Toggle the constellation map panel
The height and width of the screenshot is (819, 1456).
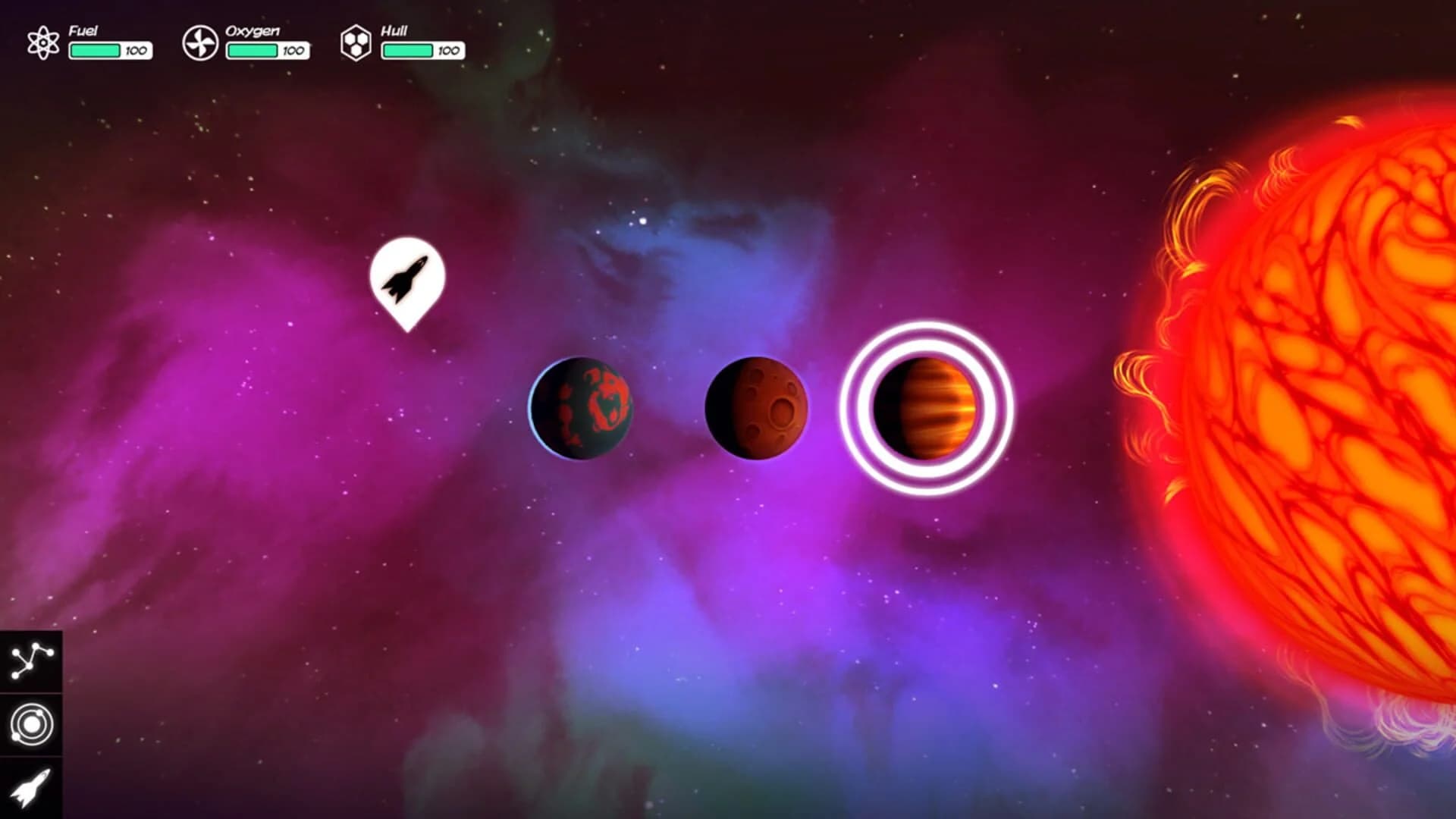[30, 660]
